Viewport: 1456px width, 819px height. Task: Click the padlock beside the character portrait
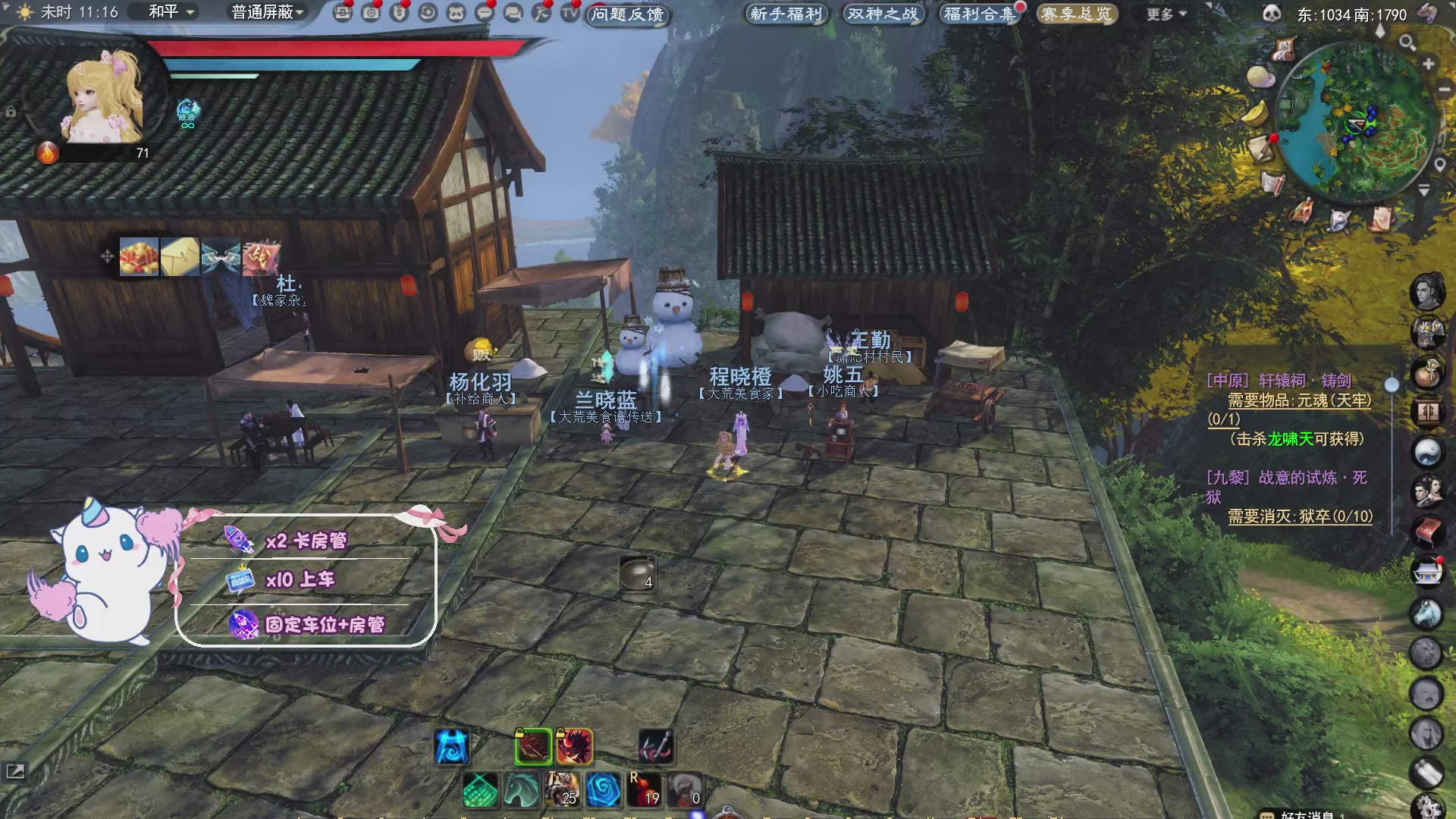click(10, 110)
